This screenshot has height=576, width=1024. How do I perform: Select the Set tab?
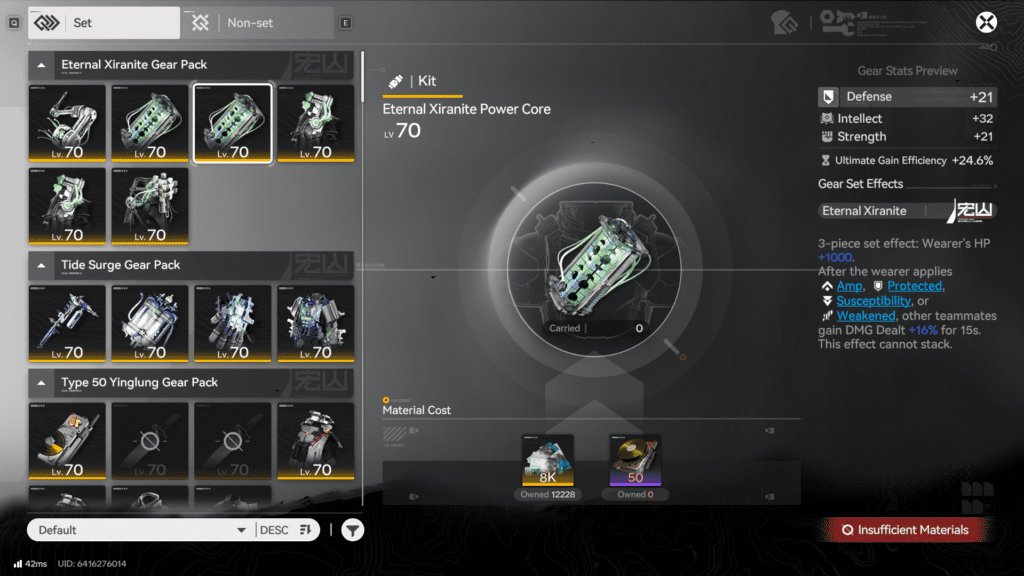104,22
